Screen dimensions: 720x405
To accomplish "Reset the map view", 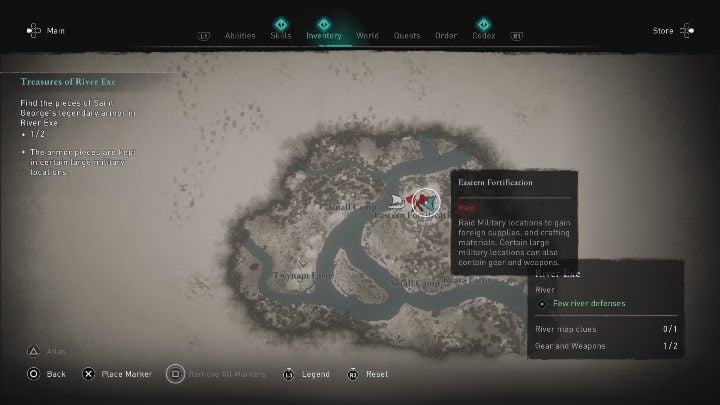I will [x=368, y=374].
